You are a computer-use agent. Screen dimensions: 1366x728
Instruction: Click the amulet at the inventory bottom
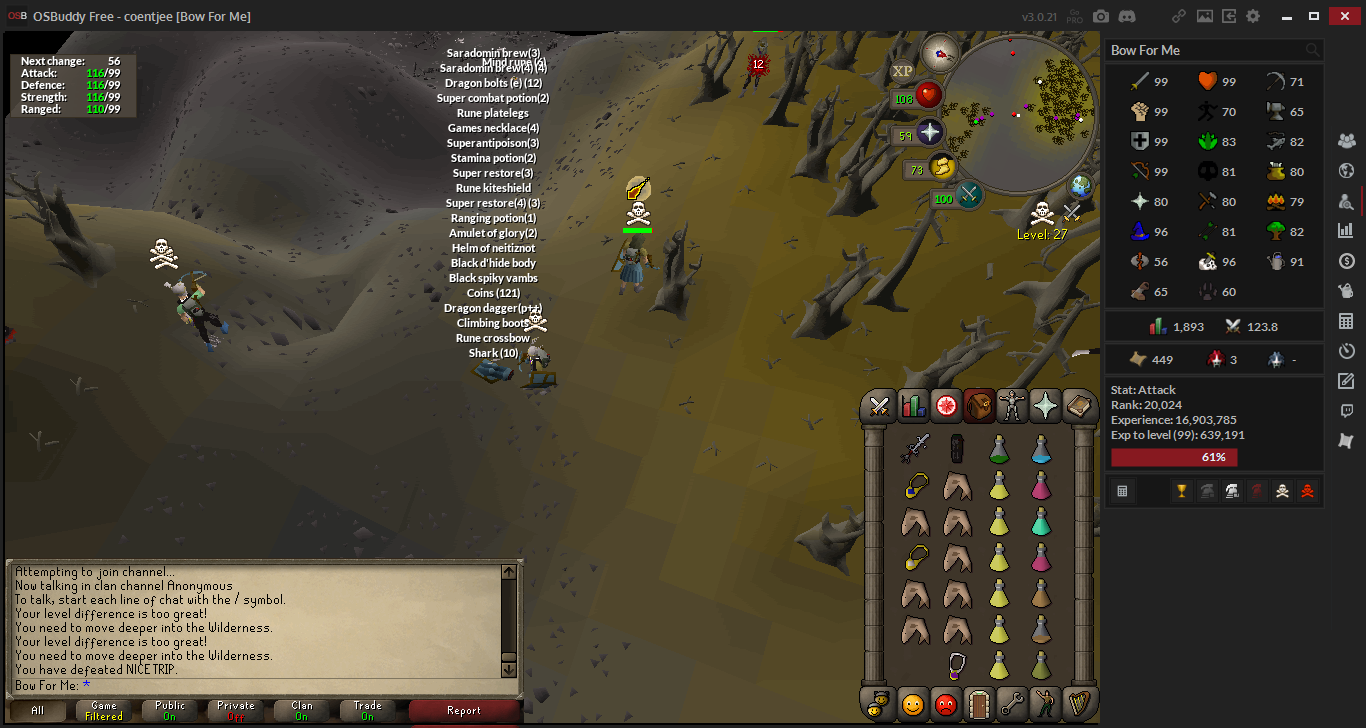957,665
